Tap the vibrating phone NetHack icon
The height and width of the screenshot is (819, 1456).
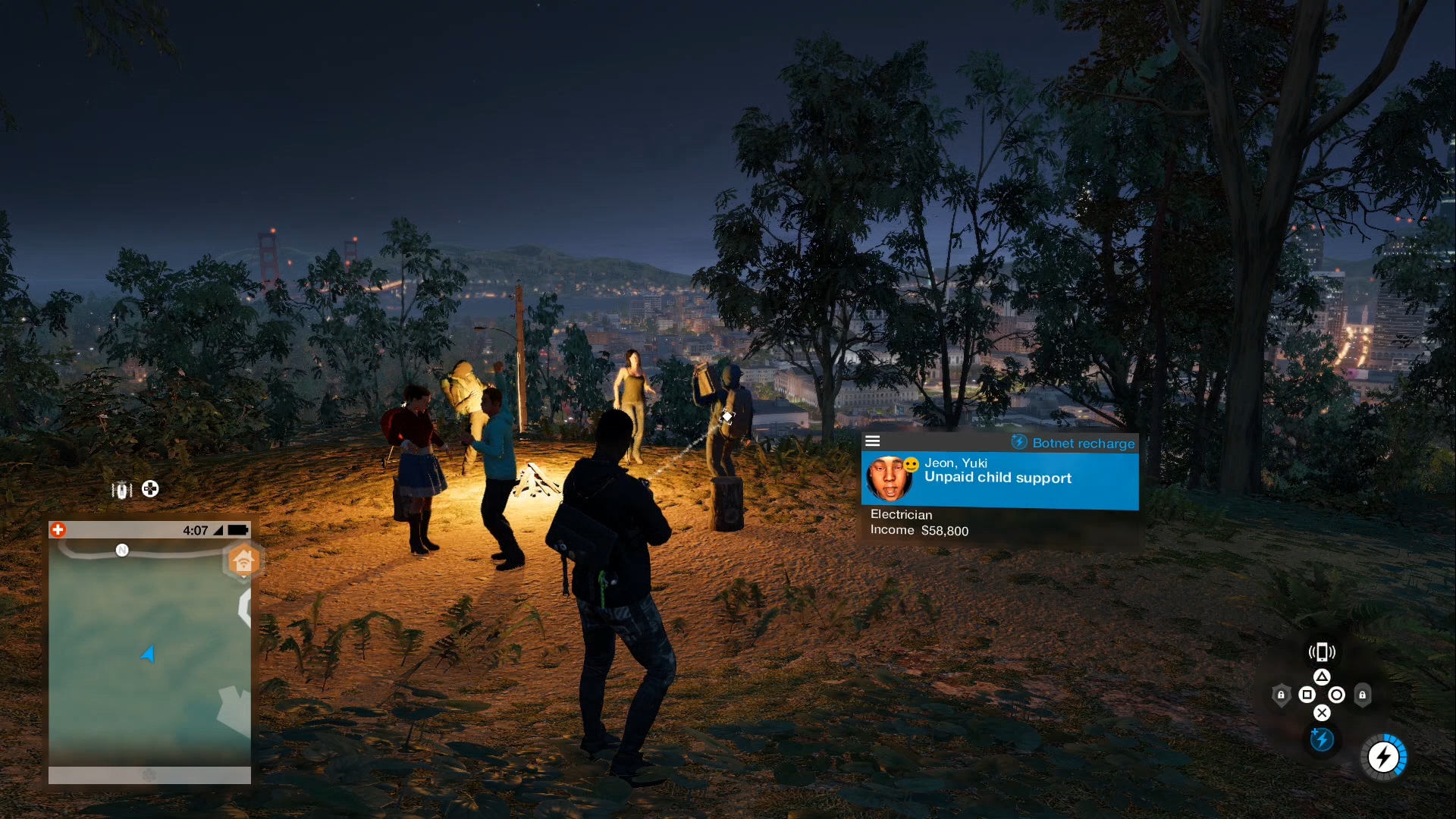click(x=1323, y=652)
